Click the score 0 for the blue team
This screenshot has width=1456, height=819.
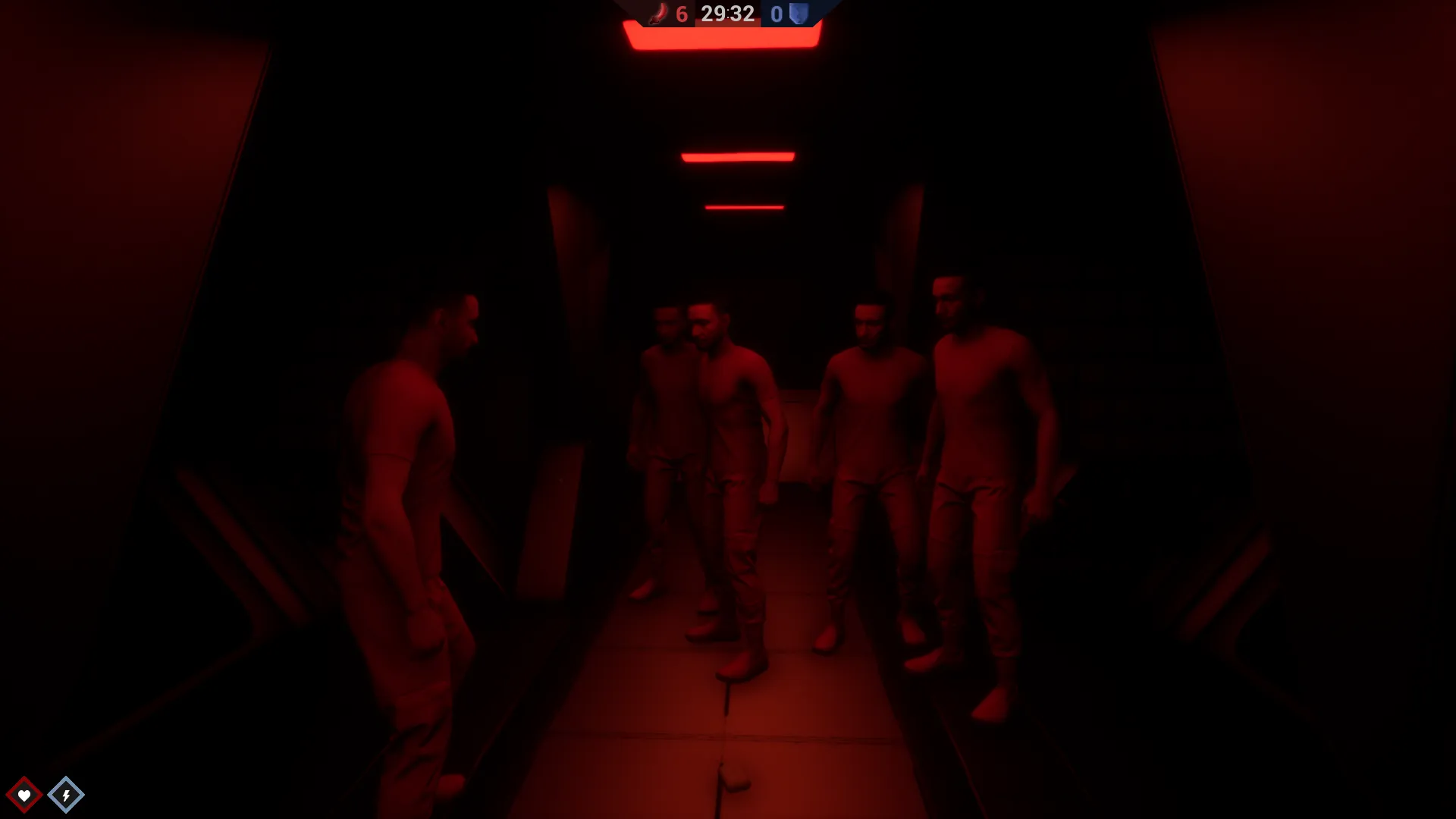pyautogui.click(x=775, y=13)
